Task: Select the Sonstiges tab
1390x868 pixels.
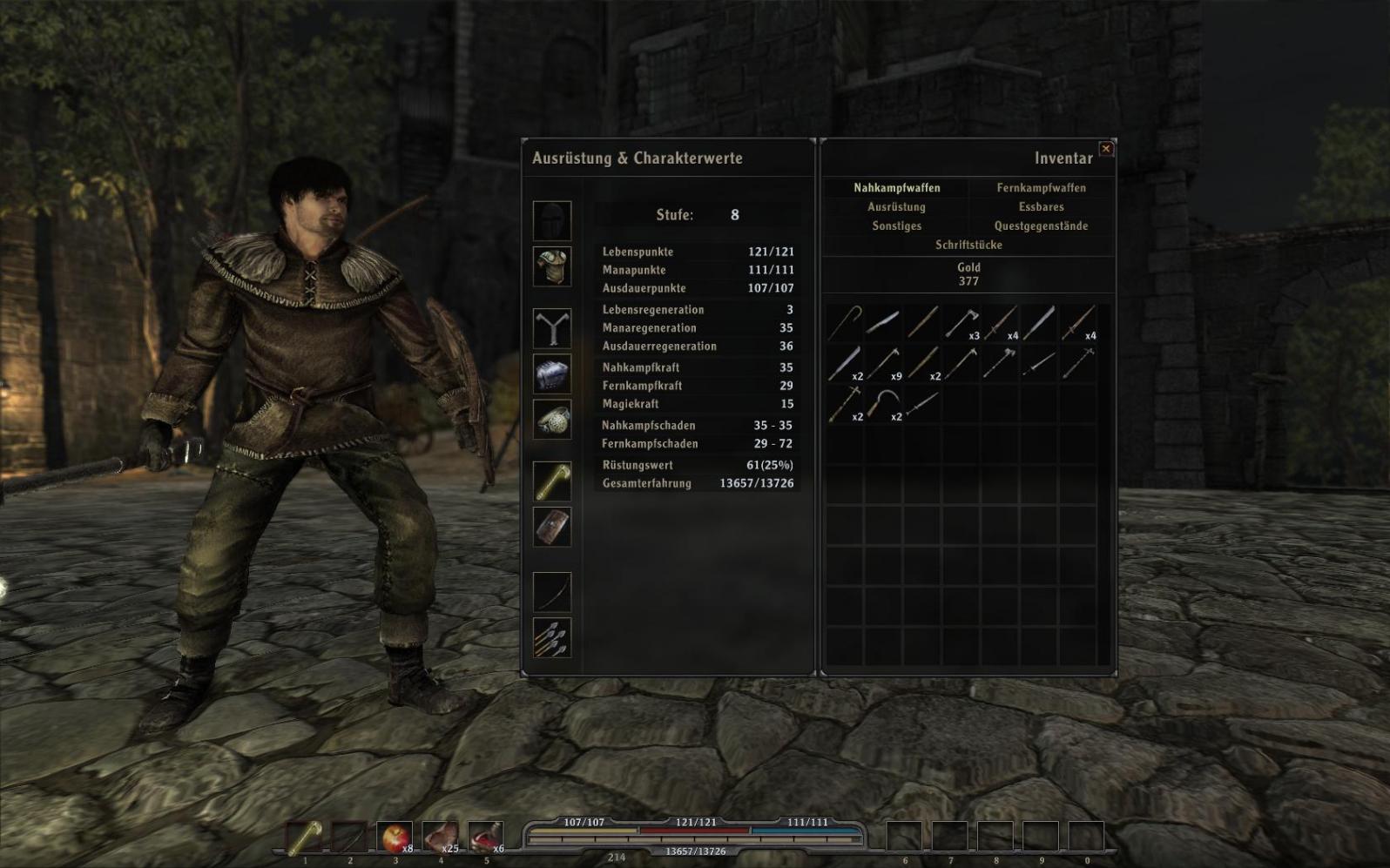Action: pos(896,226)
